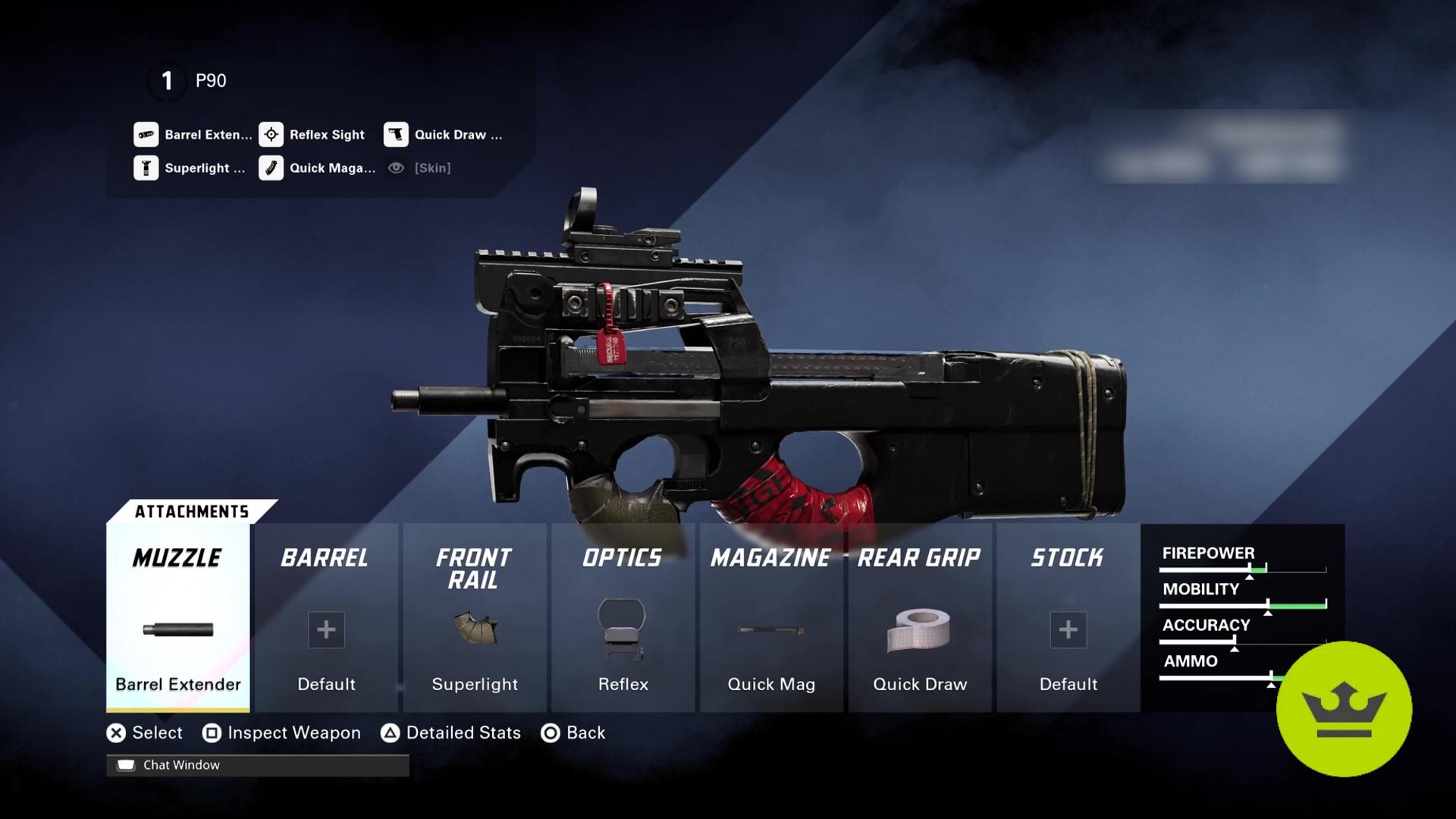Image resolution: width=1456 pixels, height=819 pixels.
Task: Open Detailed Stats for the P90
Action: 451,733
